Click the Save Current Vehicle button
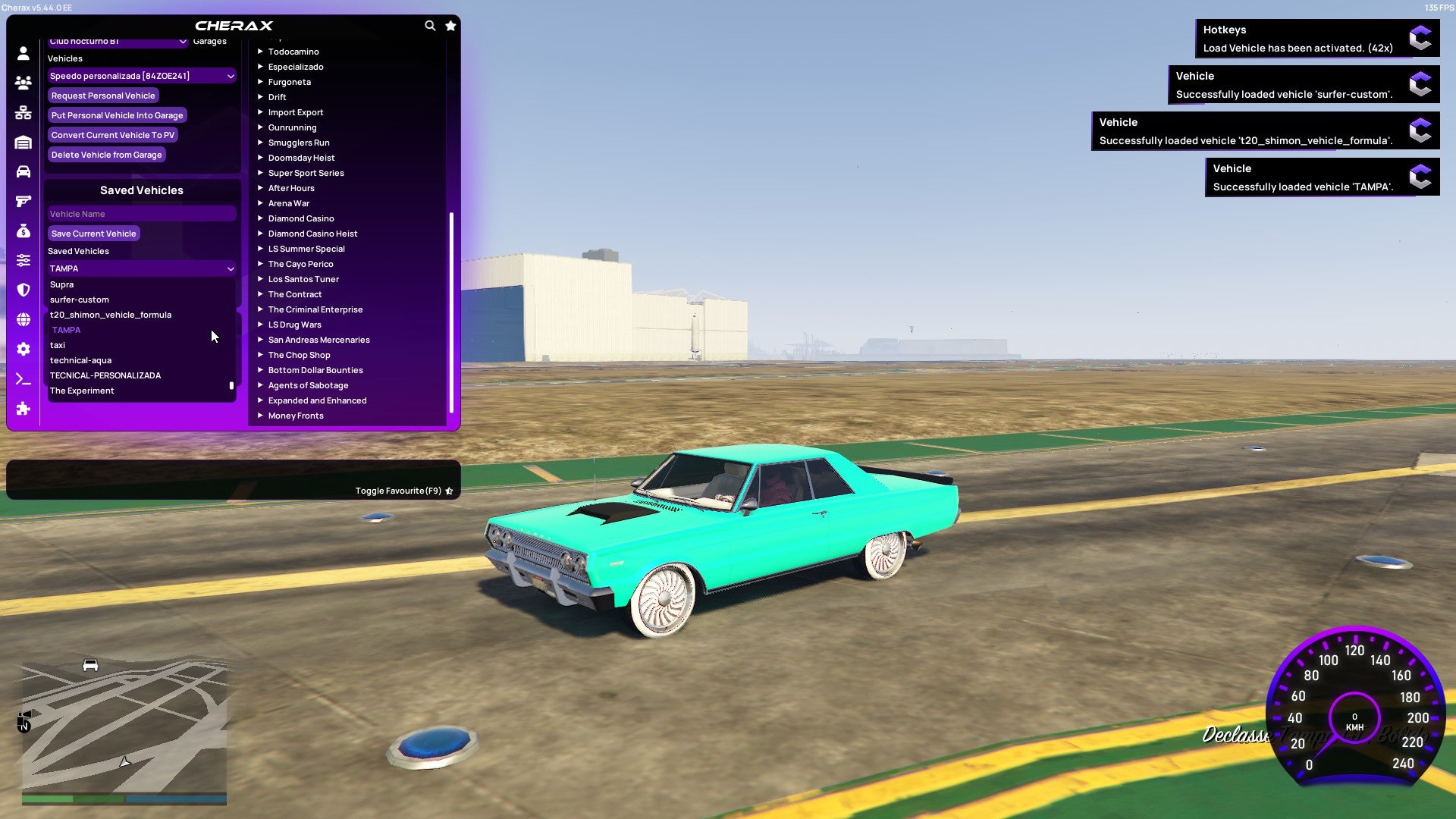Screen dimensions: 1456x819 (93, 234)
